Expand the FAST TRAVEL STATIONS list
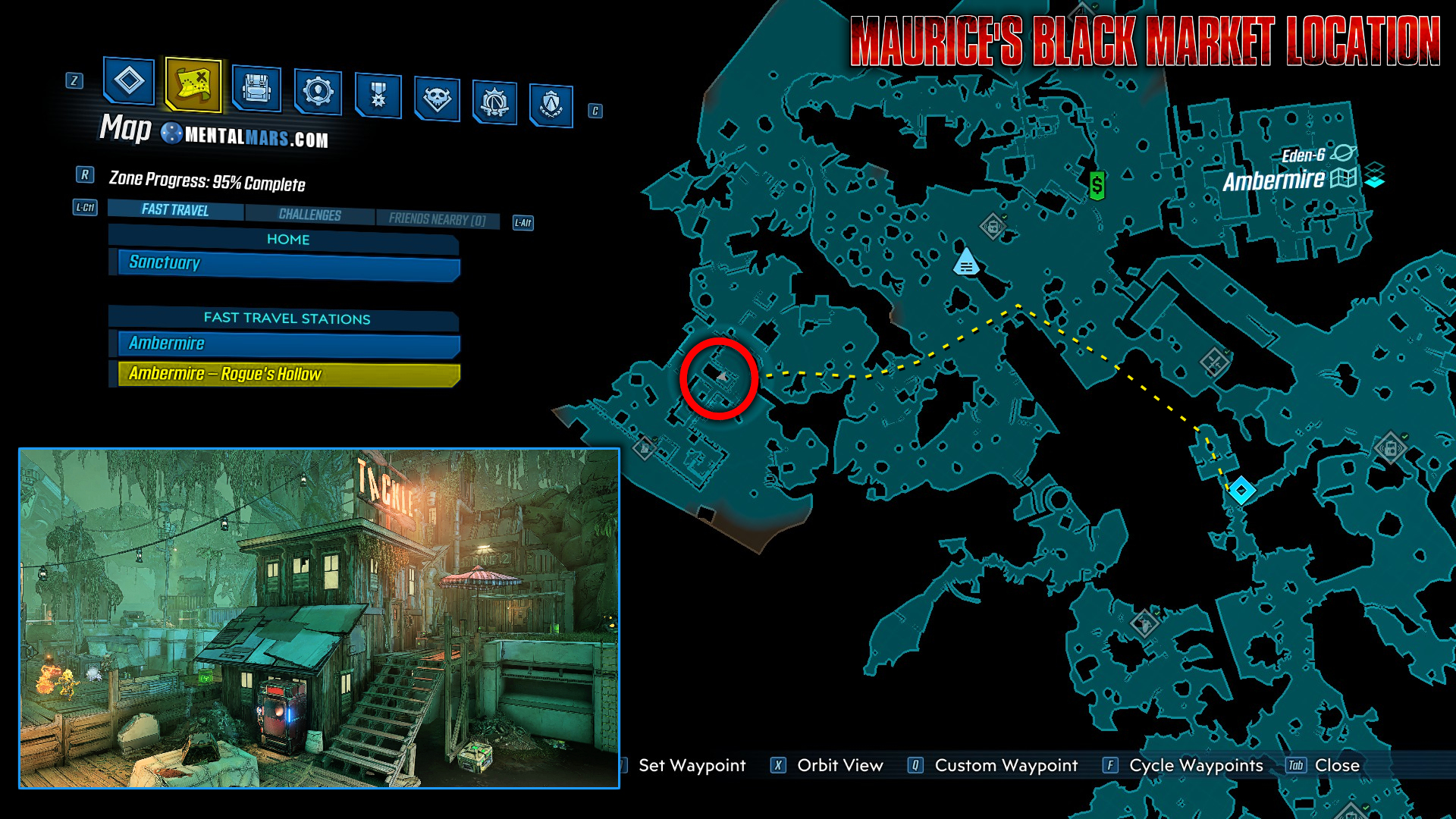 pos(287,319)
